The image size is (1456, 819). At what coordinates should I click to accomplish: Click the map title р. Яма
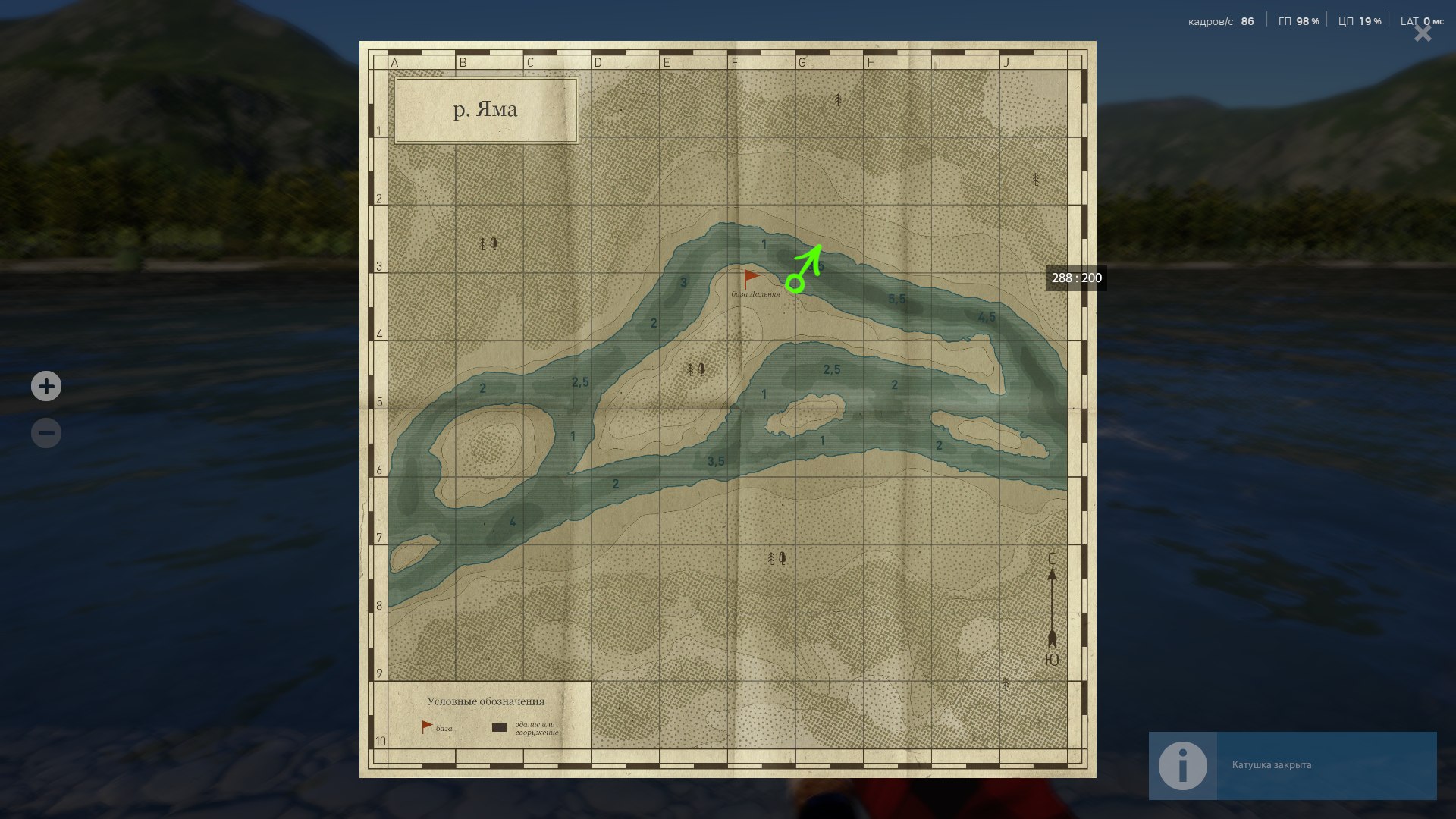point(486,109)
